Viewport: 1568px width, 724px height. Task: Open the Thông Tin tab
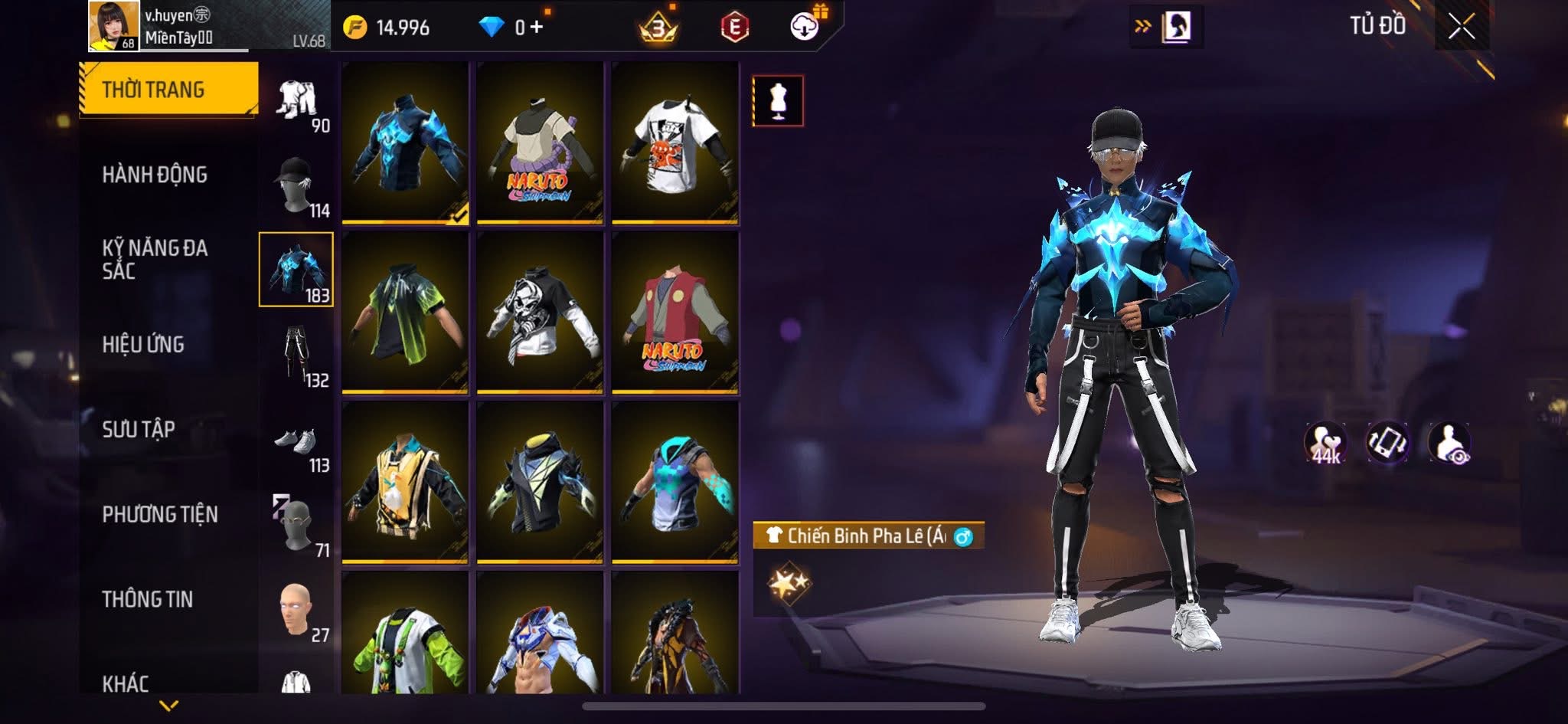[147, 599]
